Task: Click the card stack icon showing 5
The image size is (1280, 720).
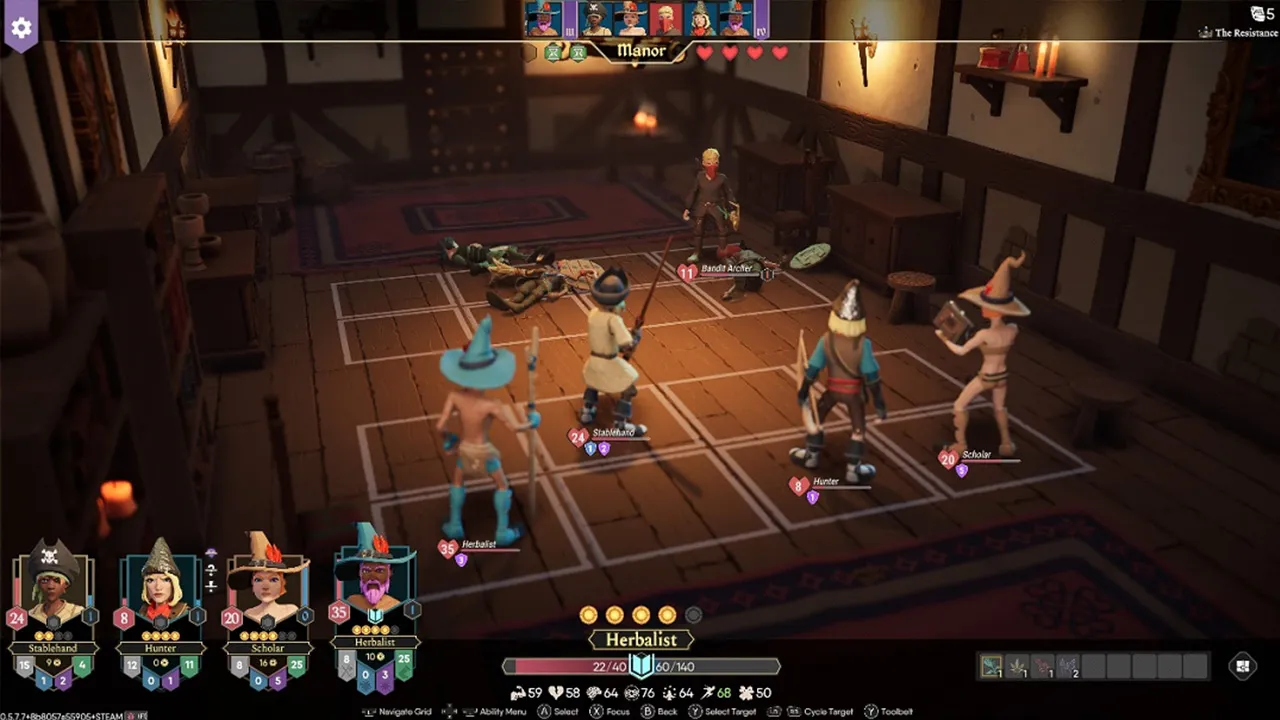Action: click(x=1257, y=12)
